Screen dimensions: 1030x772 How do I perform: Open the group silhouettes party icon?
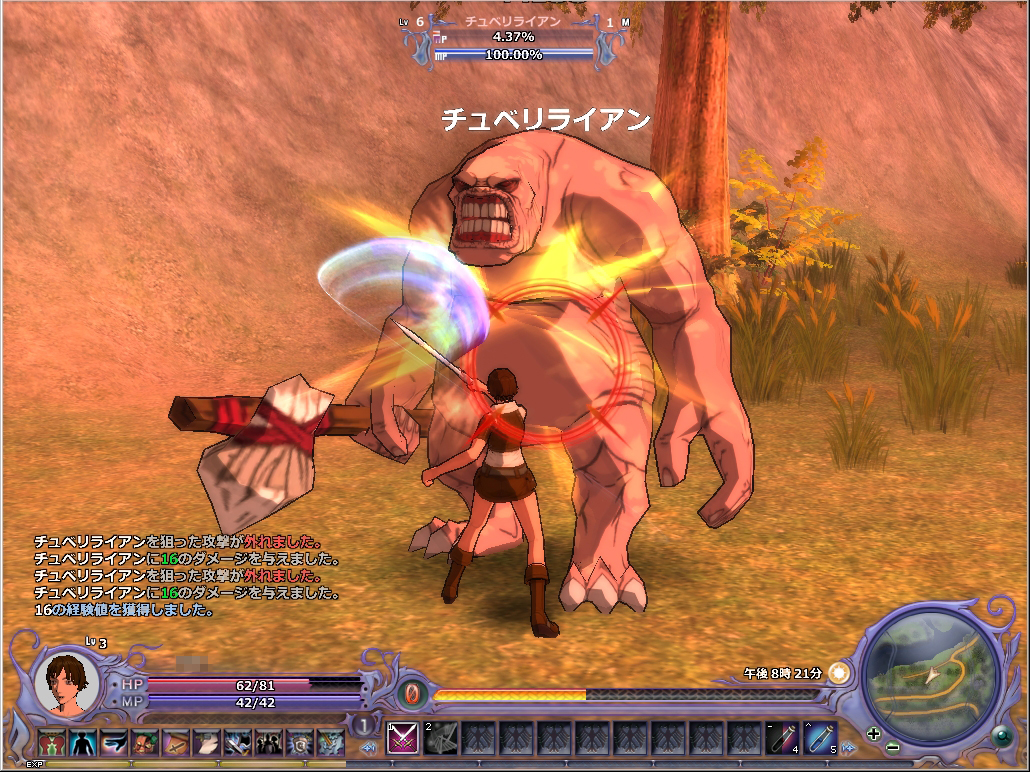click(x=268, y=742)
